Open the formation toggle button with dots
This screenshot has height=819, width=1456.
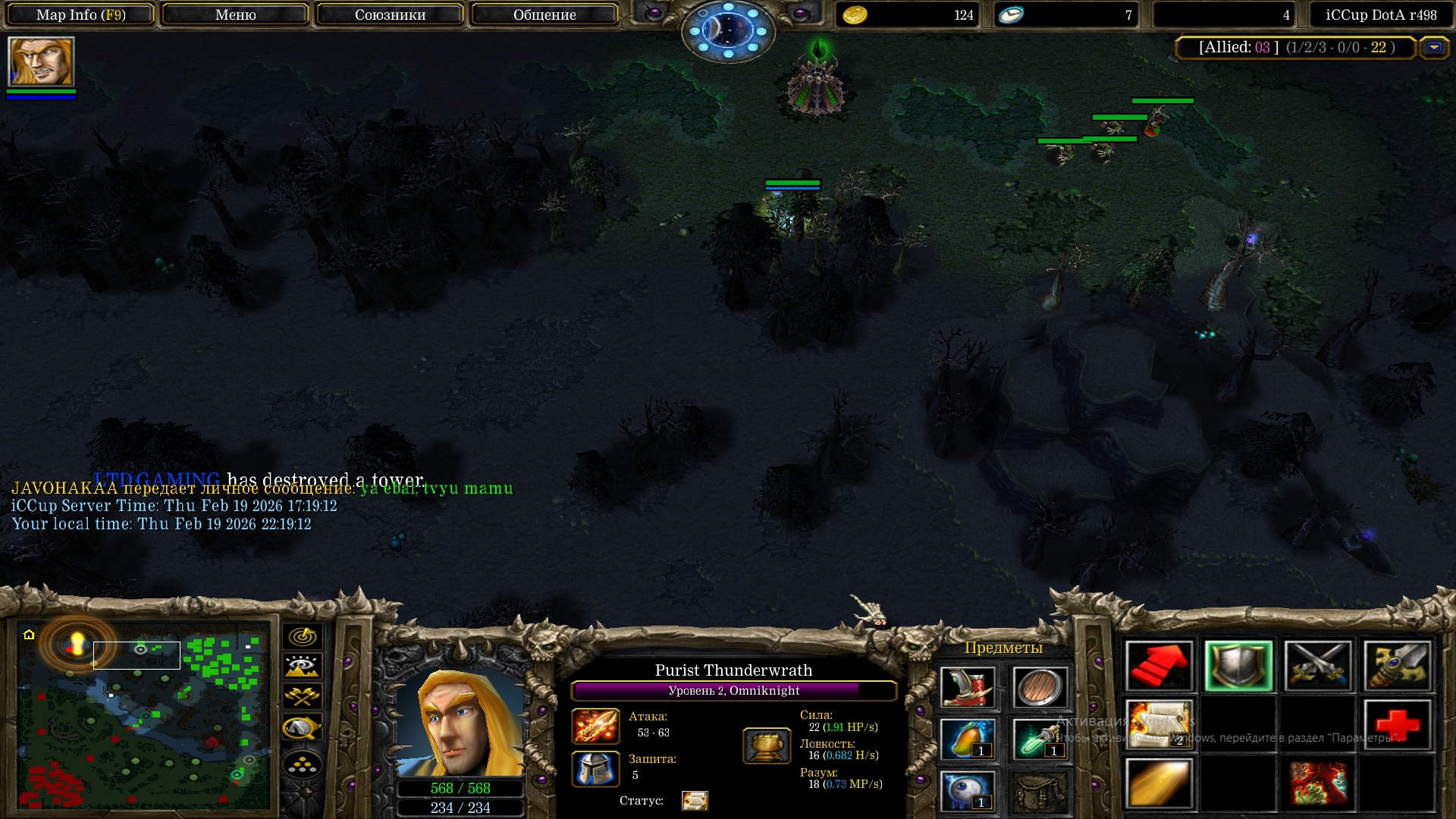(302, 764)
